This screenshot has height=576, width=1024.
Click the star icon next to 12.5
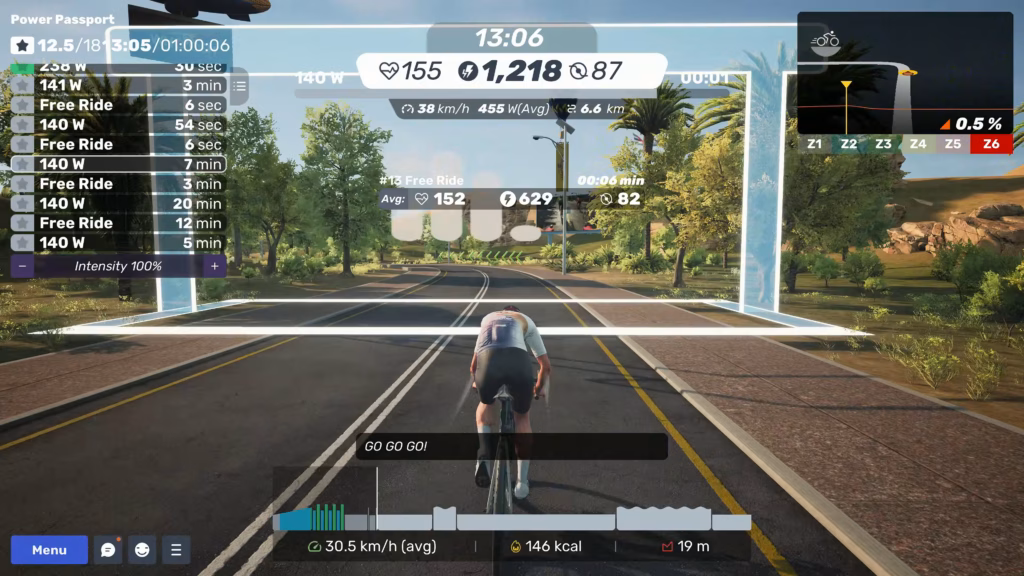22,46
